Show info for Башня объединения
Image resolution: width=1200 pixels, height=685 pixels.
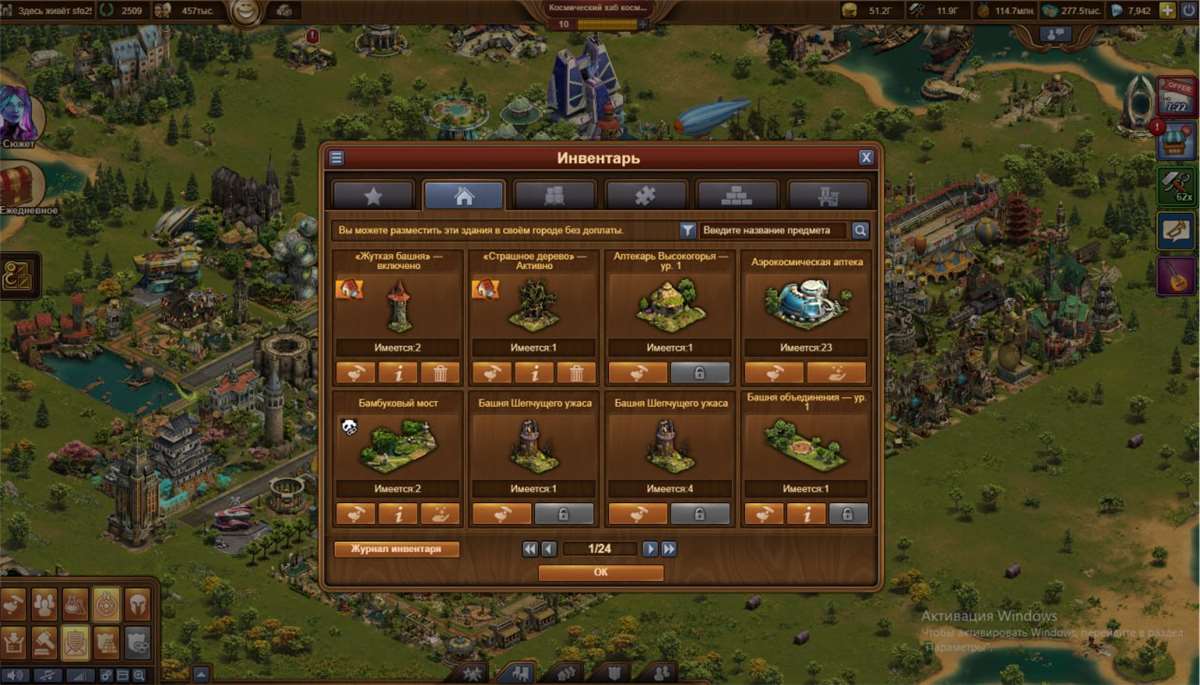point(806,514)
